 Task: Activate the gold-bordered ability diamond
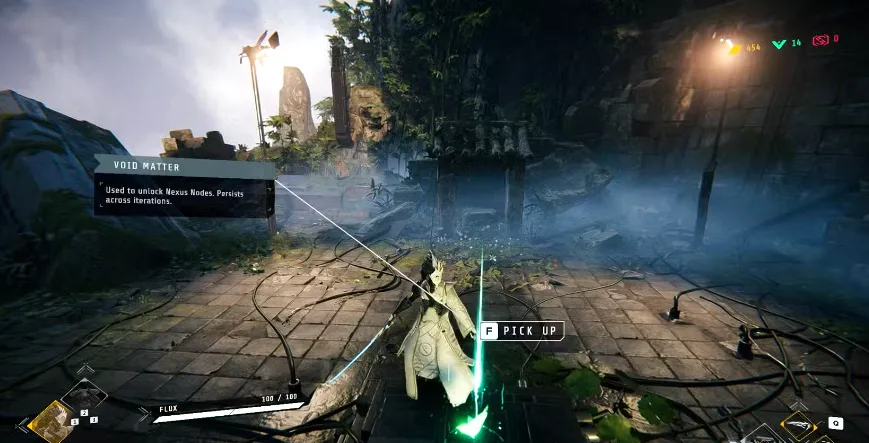point(797,424)
